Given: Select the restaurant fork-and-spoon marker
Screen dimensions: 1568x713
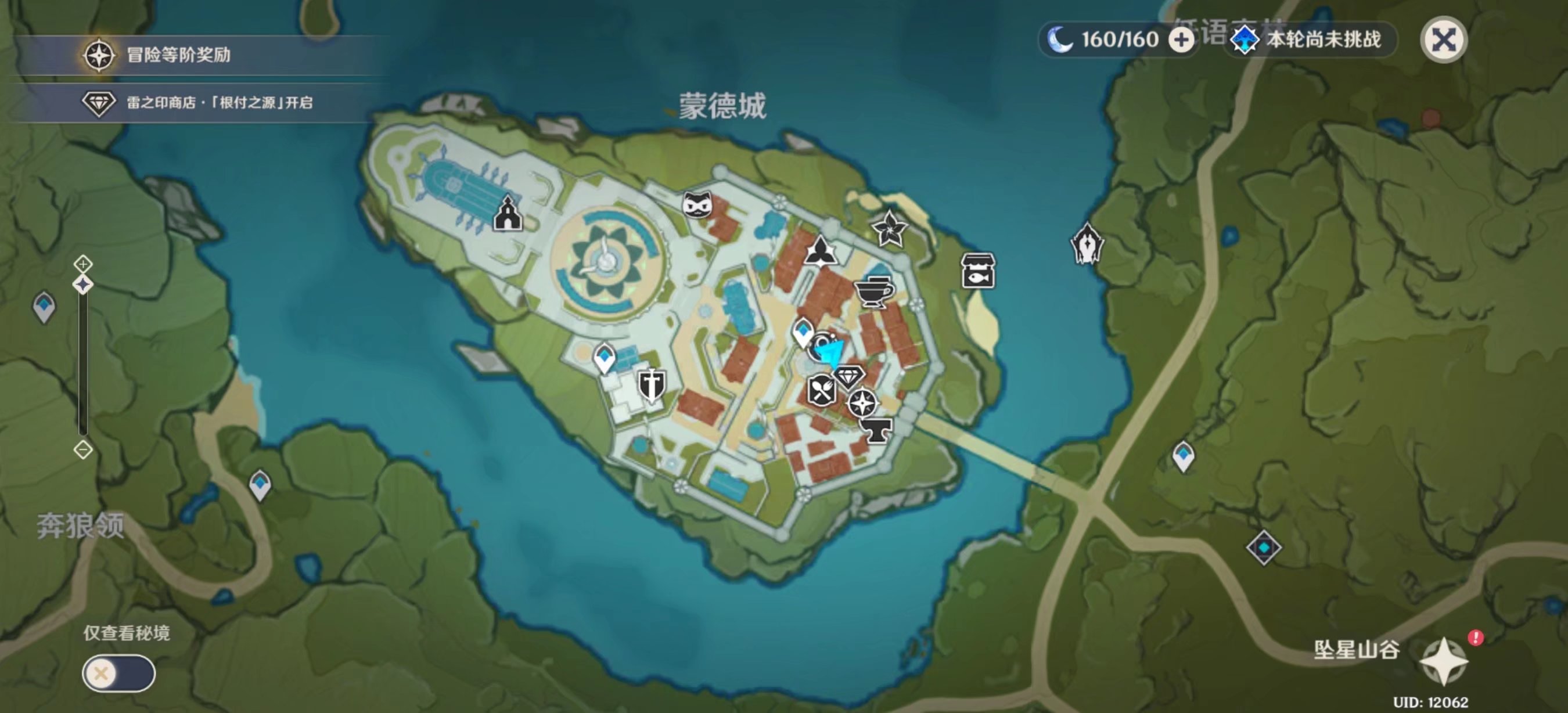Looking at the screenshot, I should coord(821,390).
